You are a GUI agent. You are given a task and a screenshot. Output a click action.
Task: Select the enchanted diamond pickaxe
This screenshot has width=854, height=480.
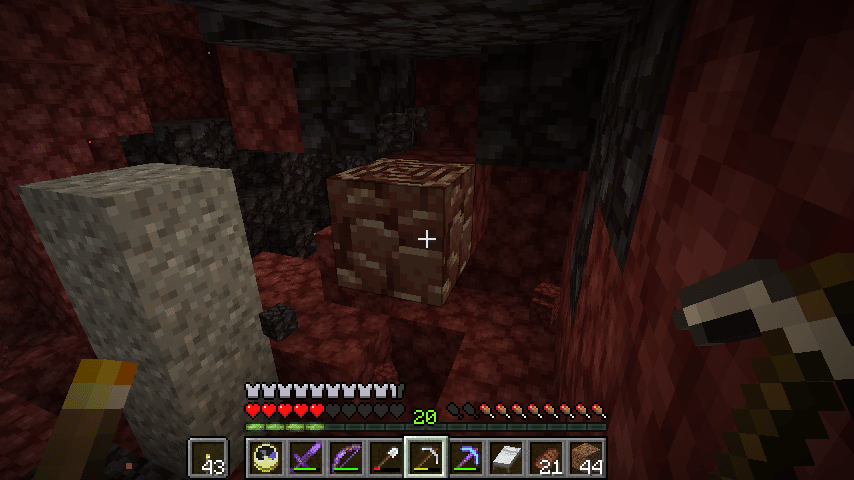pos(465,458)
